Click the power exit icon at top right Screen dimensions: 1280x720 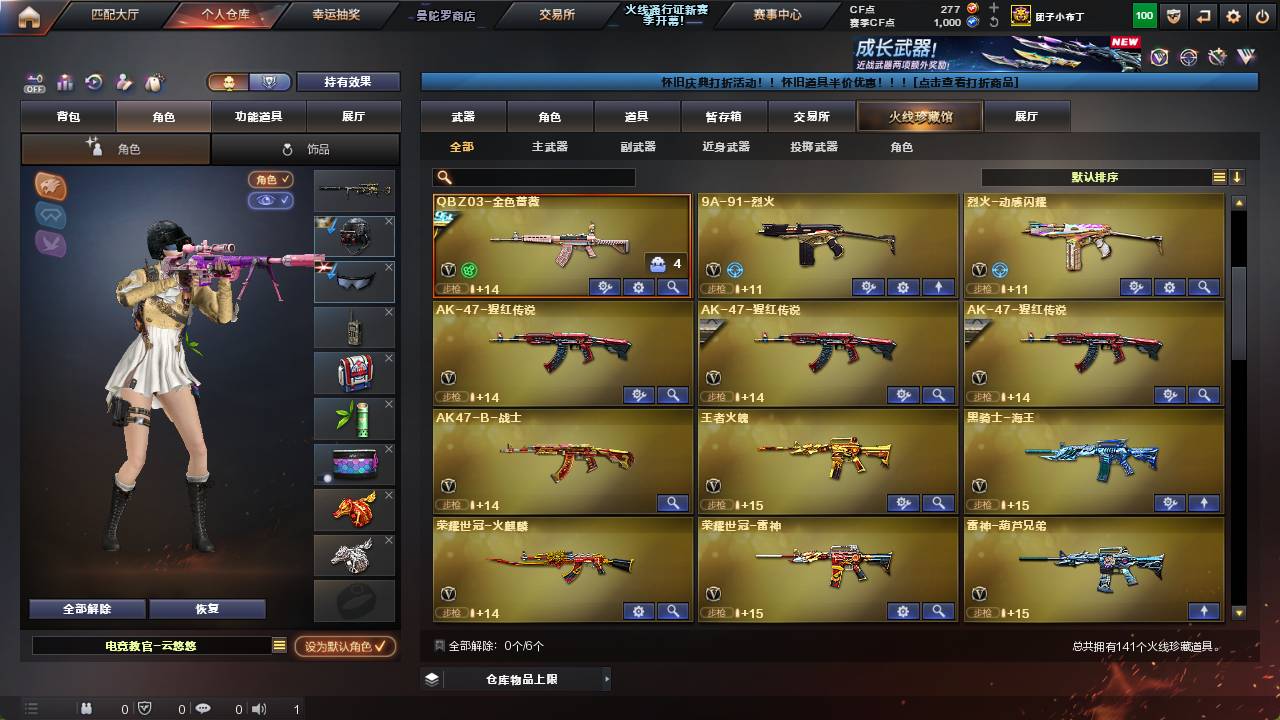click(x=1262, y=16)
